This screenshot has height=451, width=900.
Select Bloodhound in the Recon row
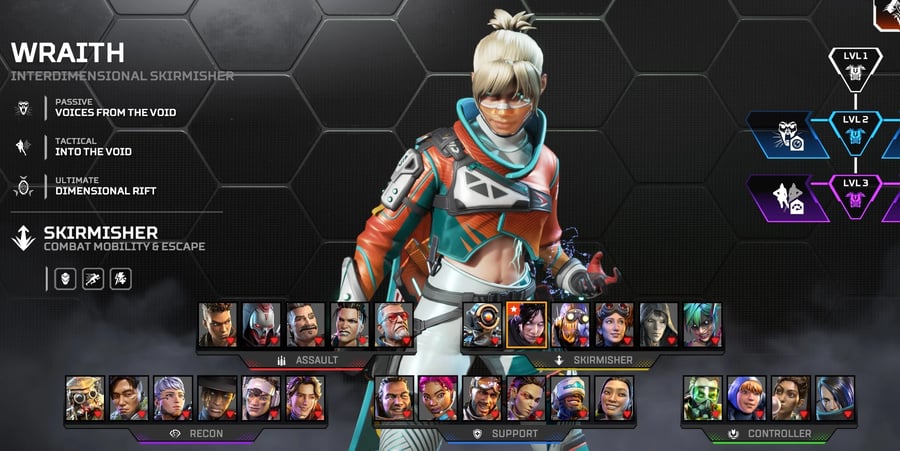(85, 398)
